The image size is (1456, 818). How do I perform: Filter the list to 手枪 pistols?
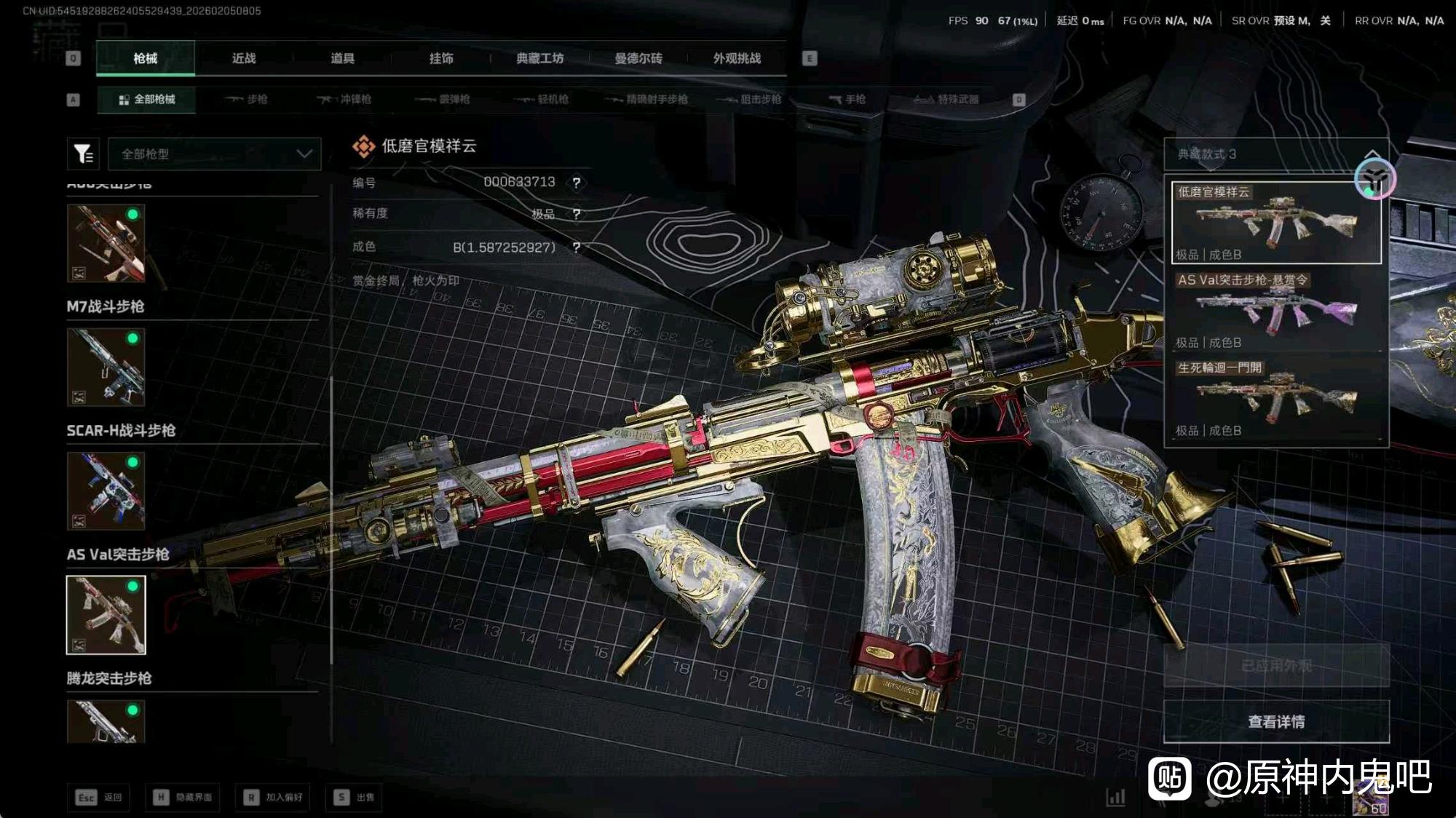coord(847,99)
